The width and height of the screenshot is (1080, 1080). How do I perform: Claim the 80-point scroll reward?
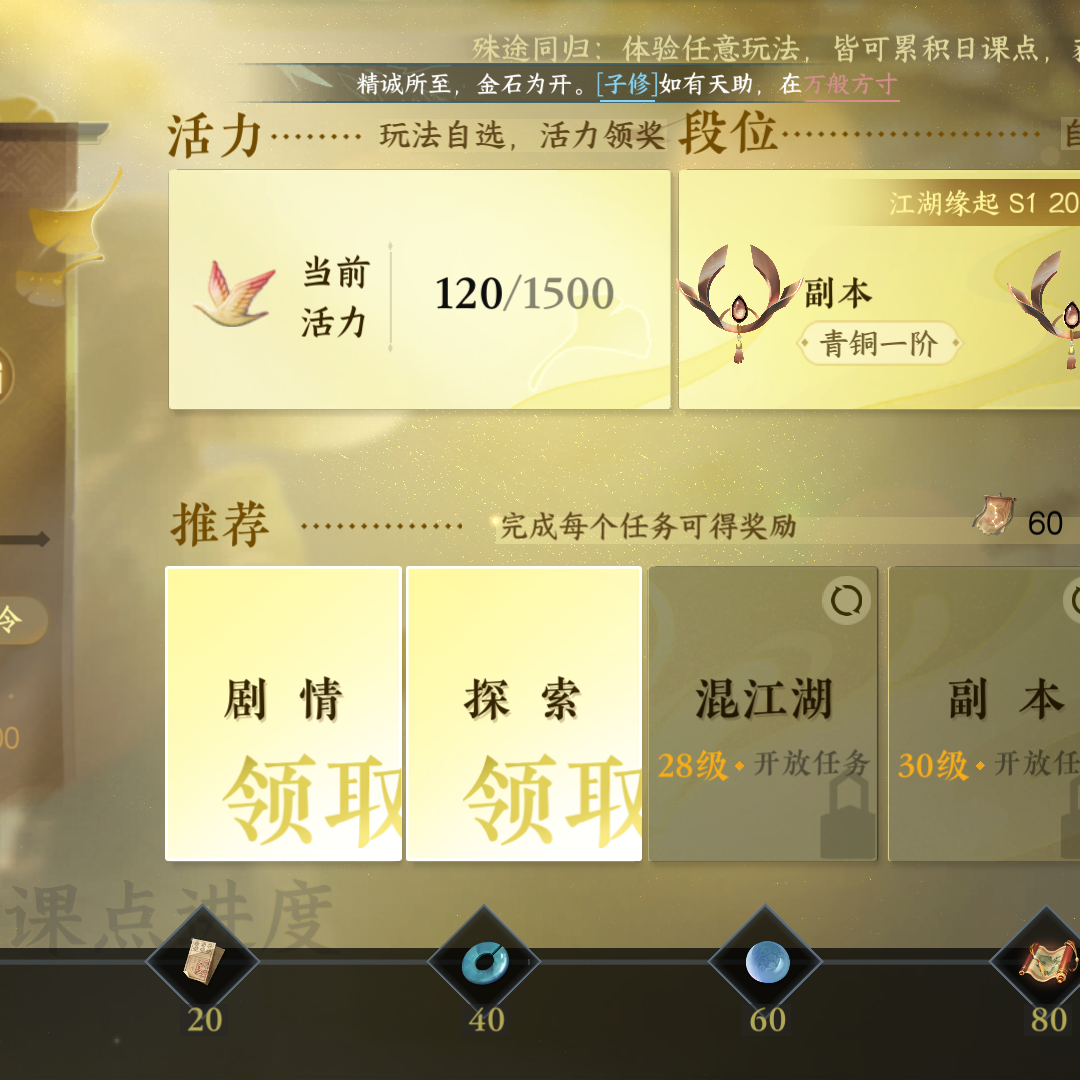(1044, 962)
